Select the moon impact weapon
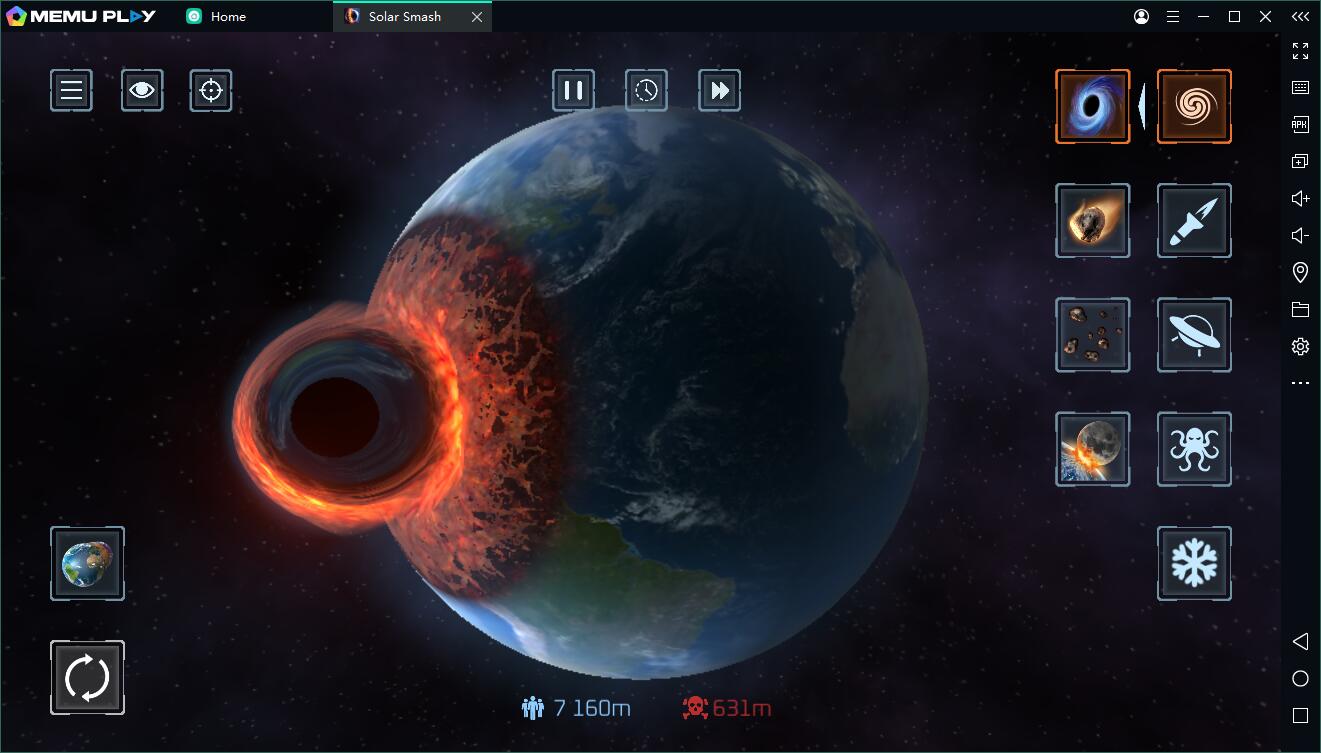Viewport: 1321px width, 753px height. (x=1092, y=449)
